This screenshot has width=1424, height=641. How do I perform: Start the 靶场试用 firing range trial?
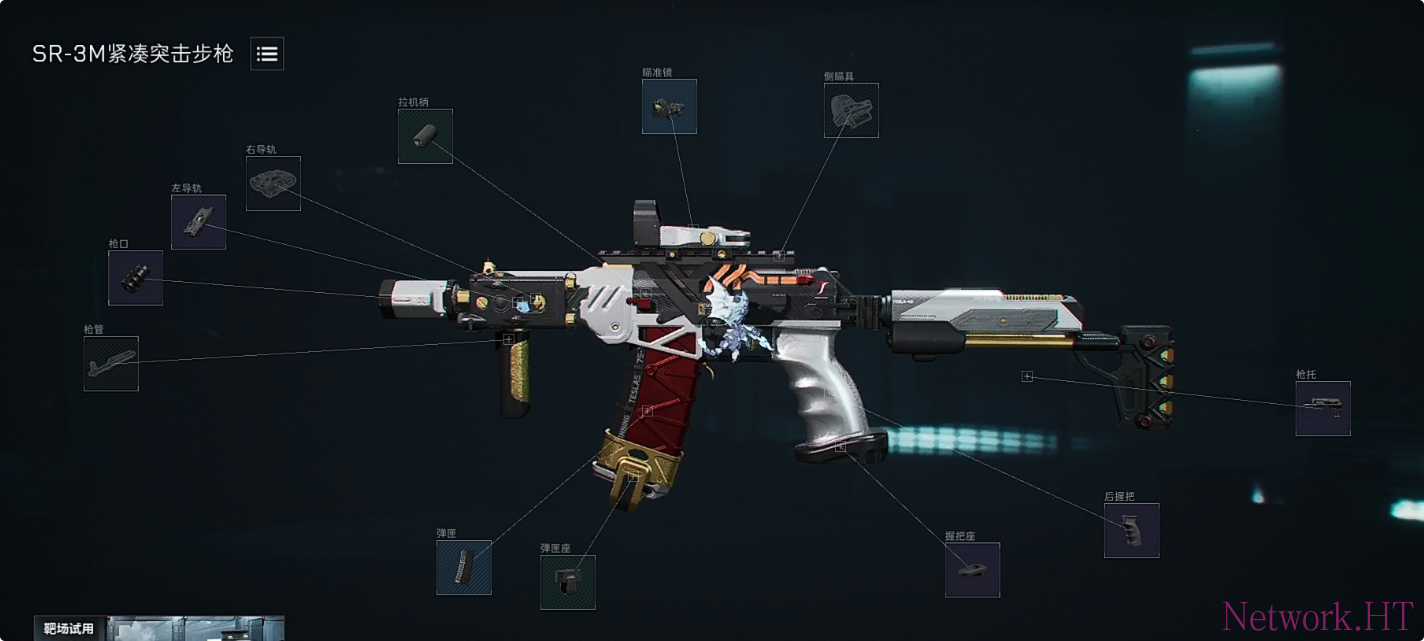click(x=70, y=629)
